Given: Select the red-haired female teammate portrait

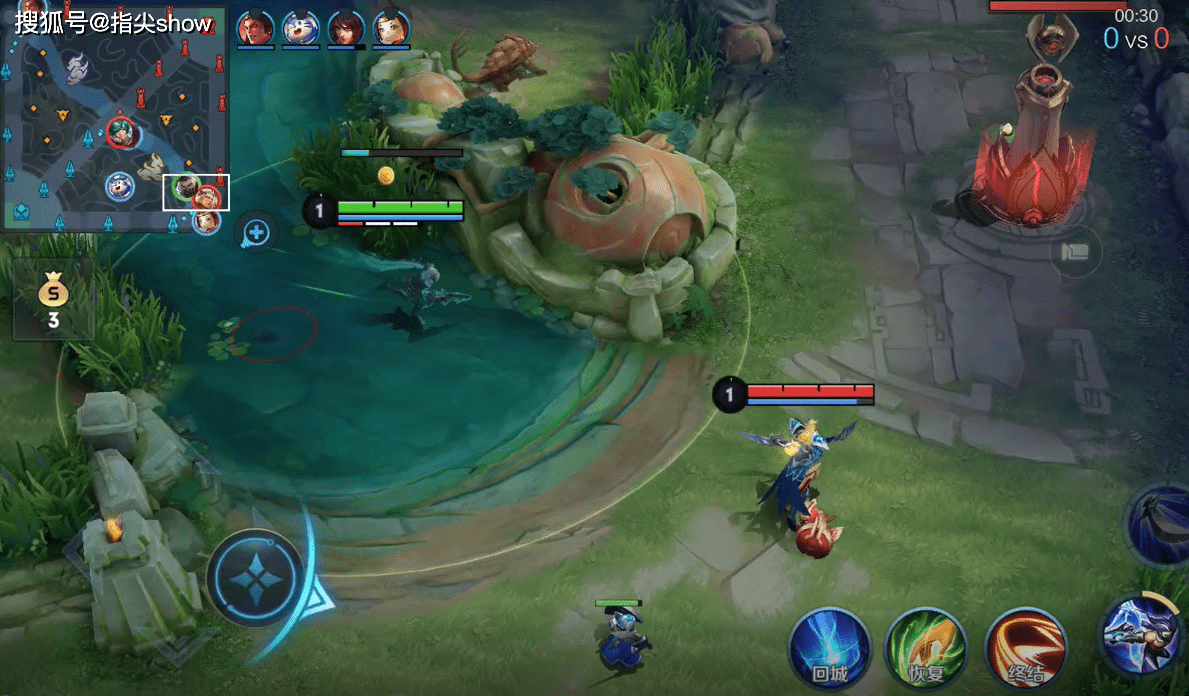Looking at the screenshot, I should pyautogui.click(x=346, y=29).
